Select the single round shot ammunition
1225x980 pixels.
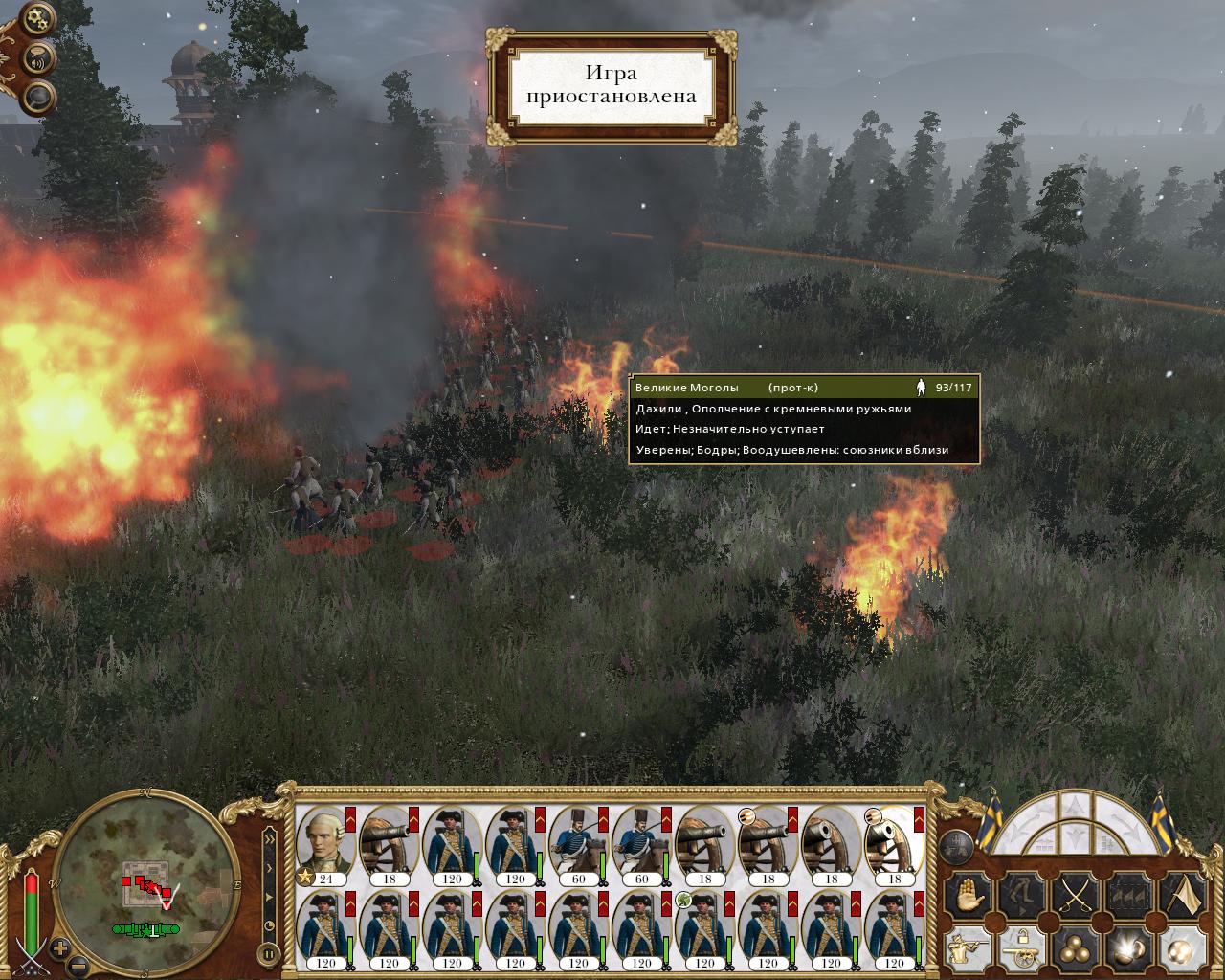(1180, 950)
